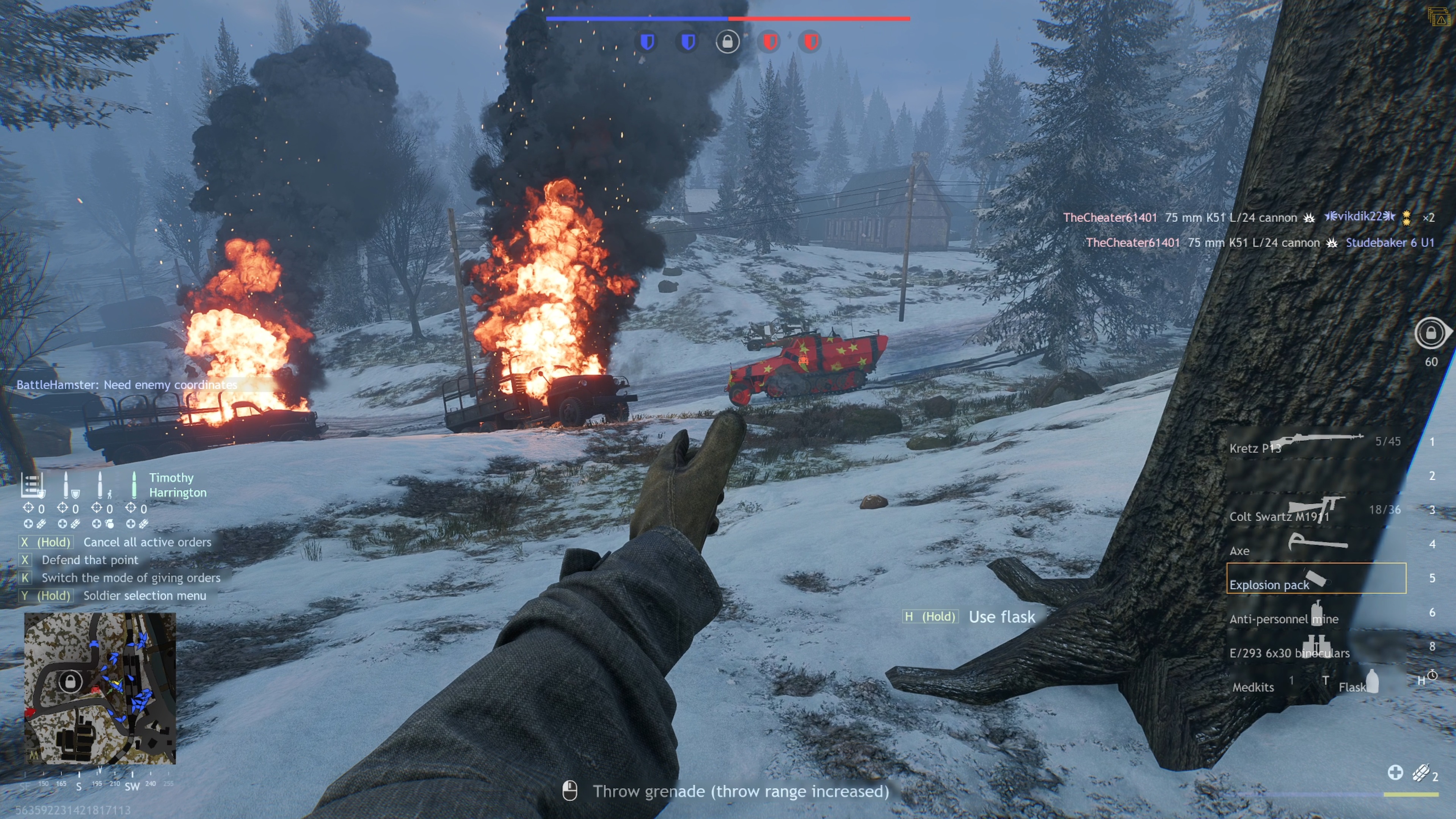This screenshot has height=819, width=1456.
Task: Click the padlock icon above 60
Action: [x=1431, y=333]
